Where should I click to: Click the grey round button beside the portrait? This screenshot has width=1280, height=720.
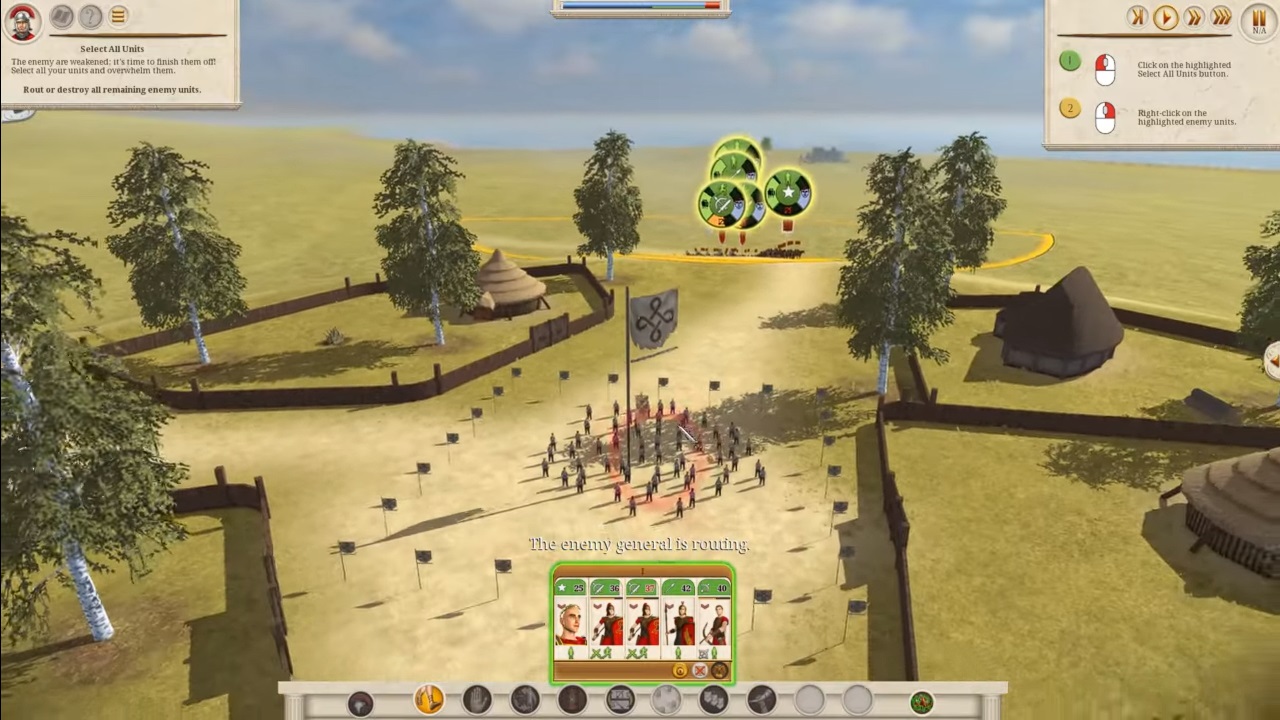coord(60,16)
